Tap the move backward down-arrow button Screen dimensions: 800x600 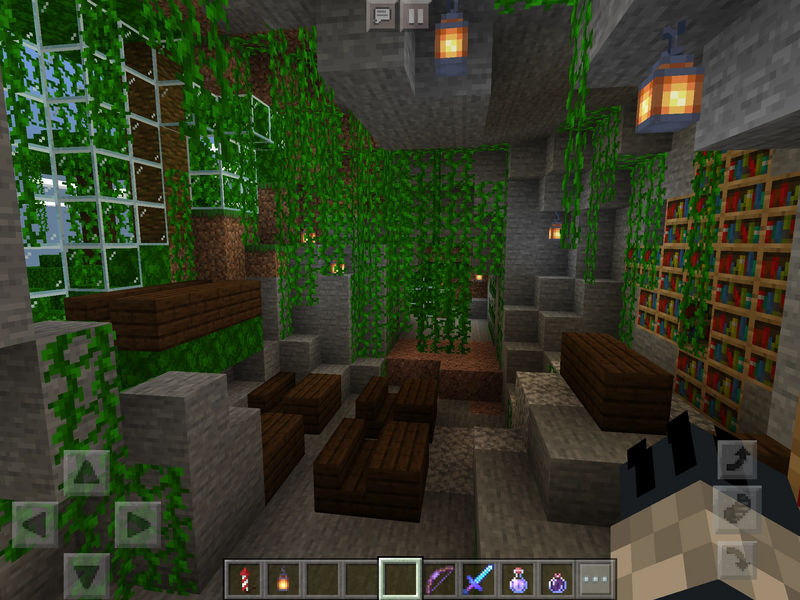[x=87, y=574]
